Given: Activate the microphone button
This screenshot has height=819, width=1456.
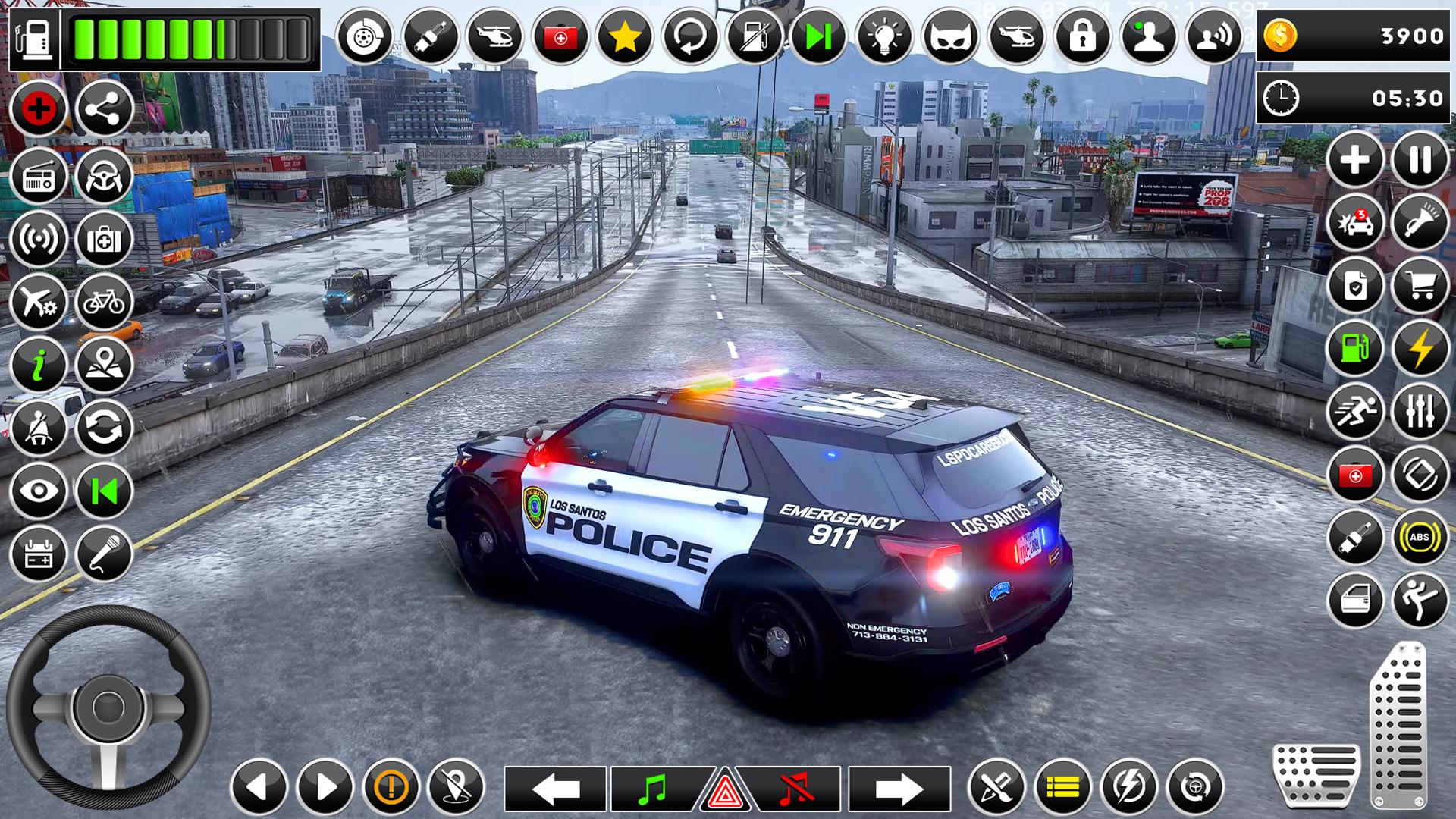Looking at the screenshot, I should tap(104, 554).
